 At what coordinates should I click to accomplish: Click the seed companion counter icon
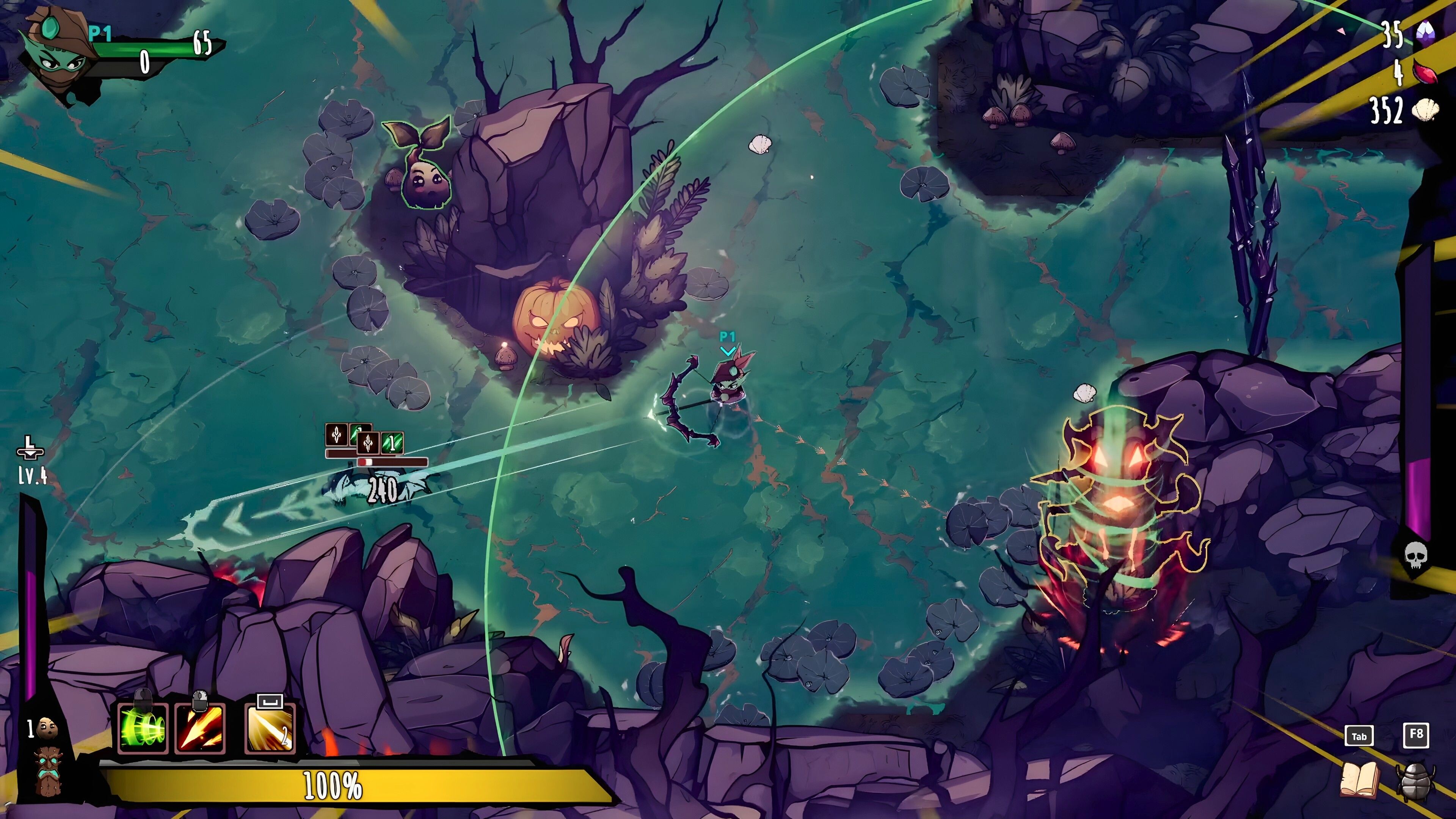coord(47,728)
